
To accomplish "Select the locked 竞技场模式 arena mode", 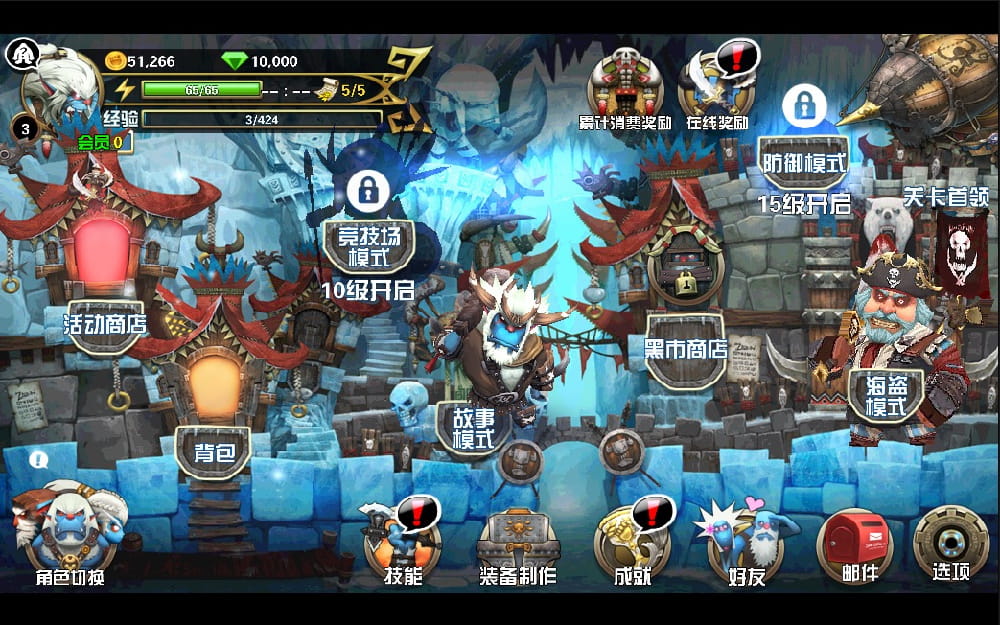I will (368, 245).
